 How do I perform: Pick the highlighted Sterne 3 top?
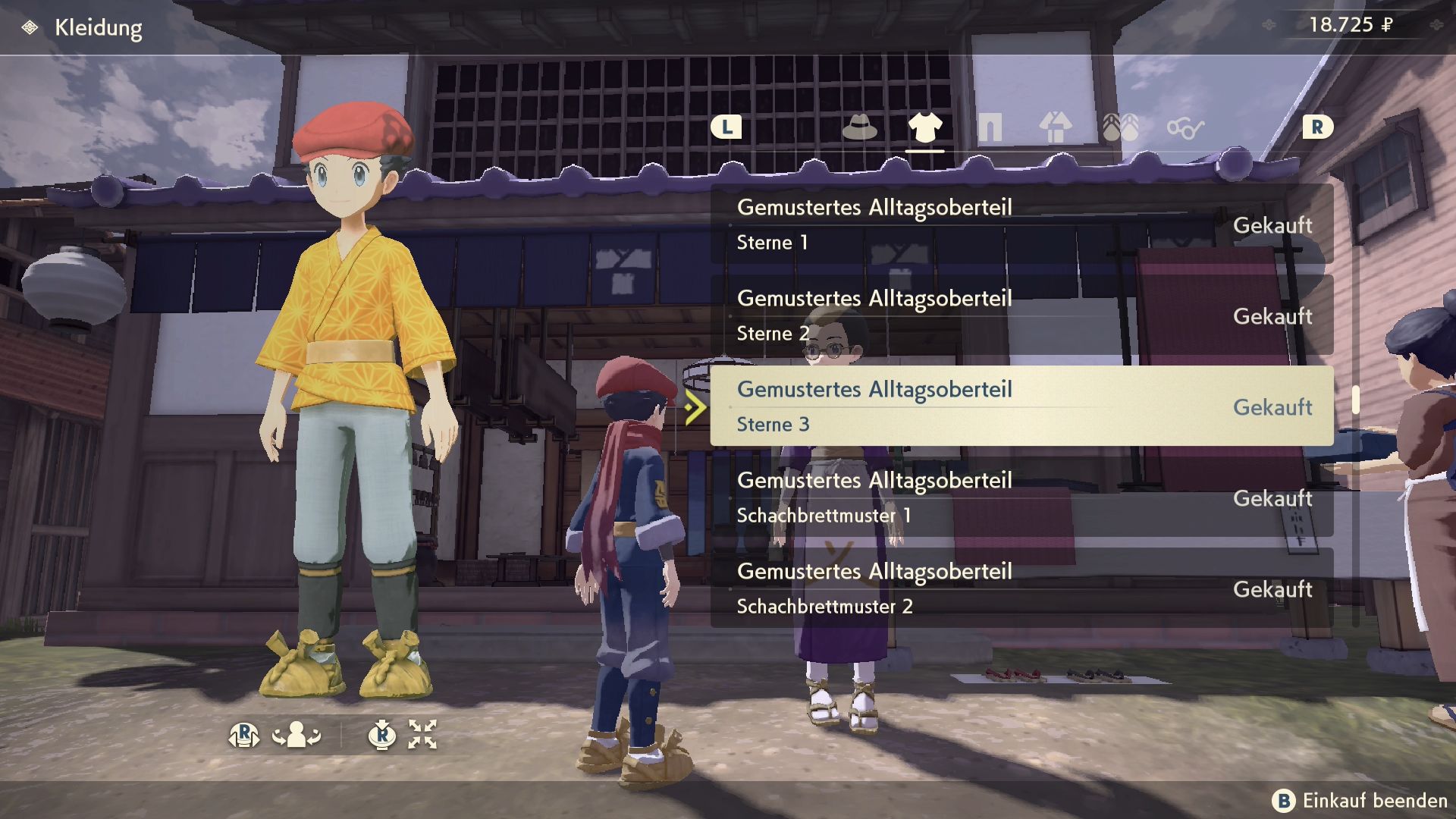(1021, 406)
